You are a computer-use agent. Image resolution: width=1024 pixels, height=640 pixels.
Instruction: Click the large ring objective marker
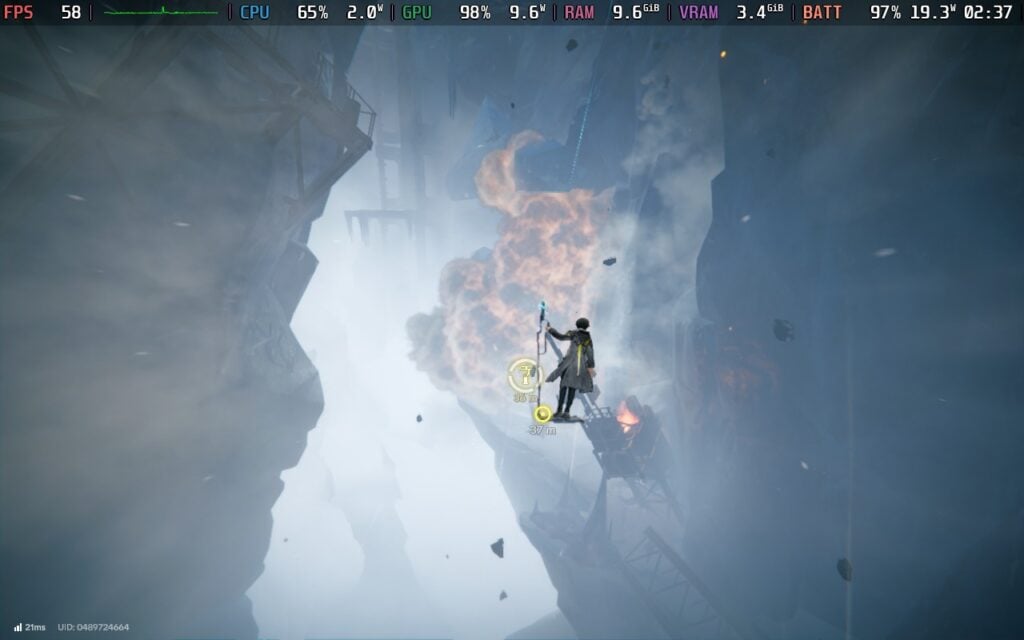point(525,376)
